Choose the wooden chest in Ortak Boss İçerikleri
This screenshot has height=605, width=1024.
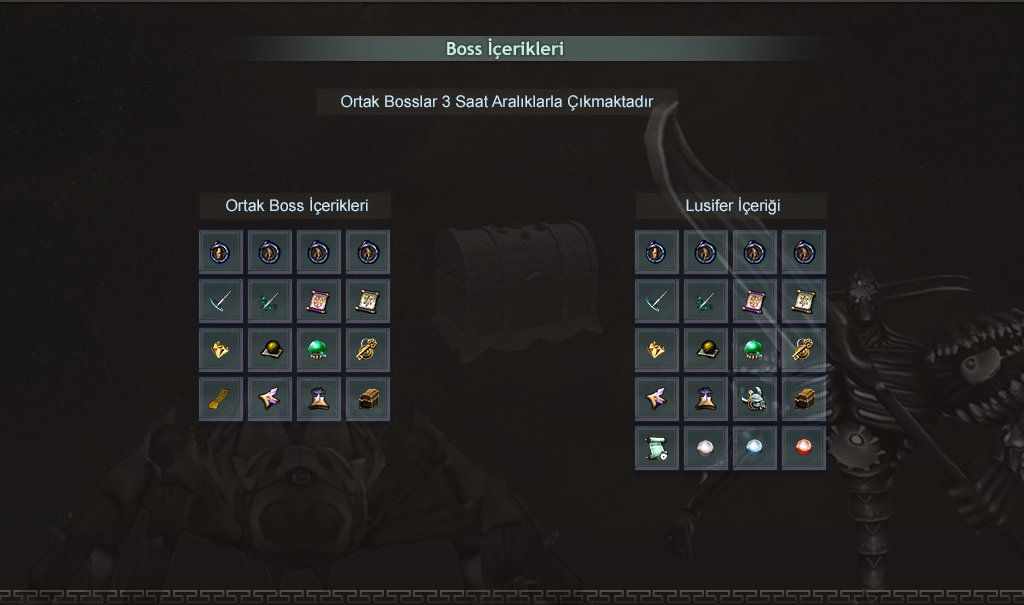368,399
